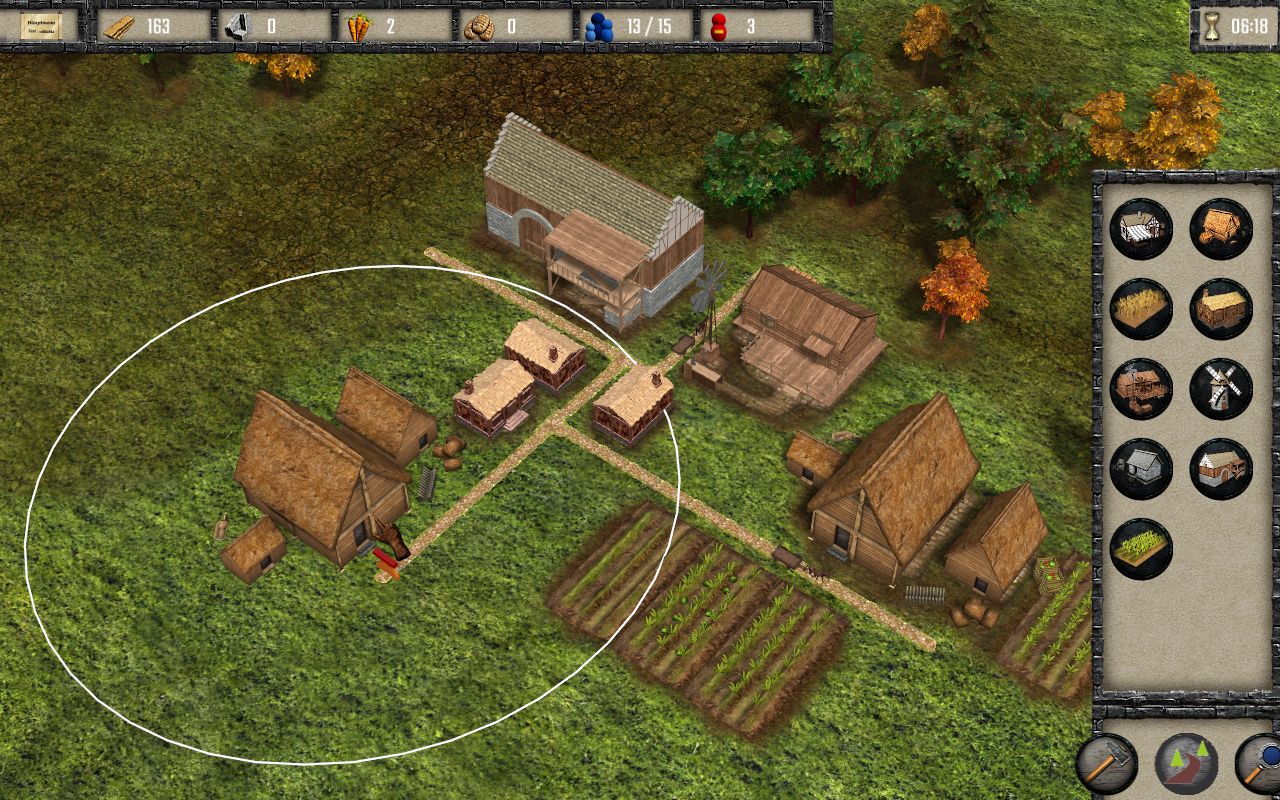Choose the thatched farmhouse with pumpkins
The width and height of the screenshot is (1280, 800).
click(x=1221, y=228)
